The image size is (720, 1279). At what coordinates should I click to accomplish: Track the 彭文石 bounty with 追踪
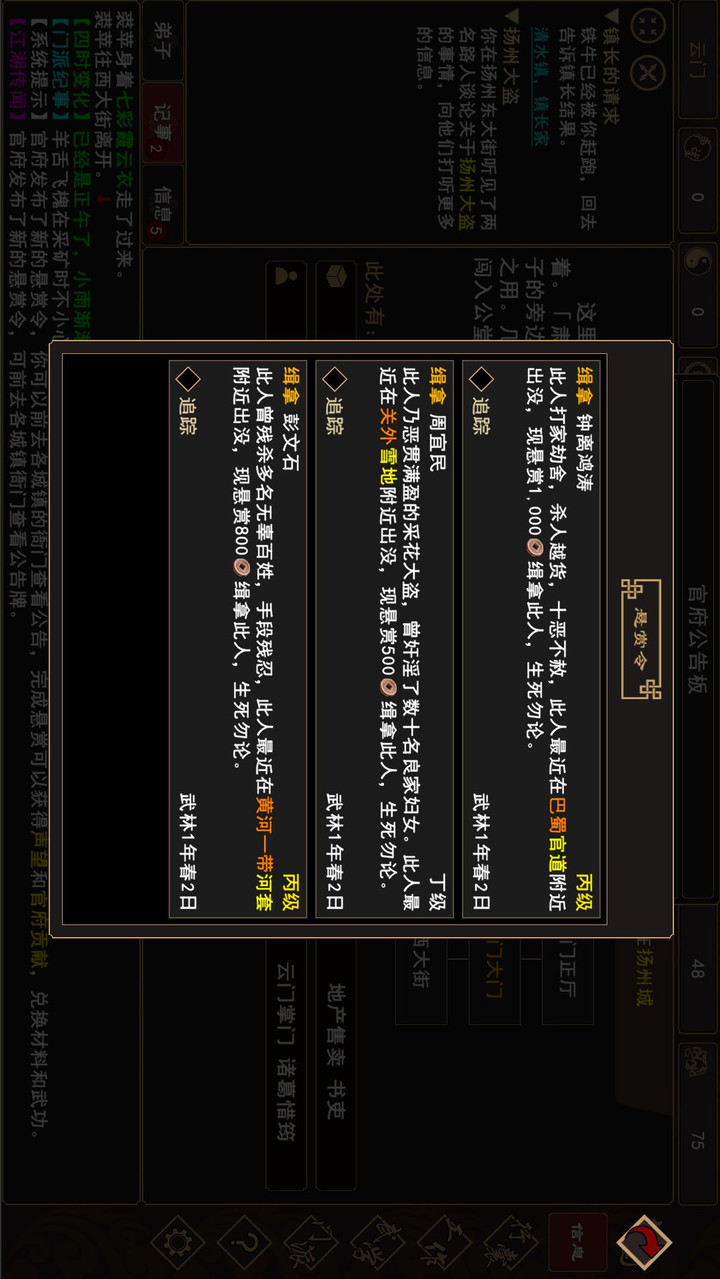(x=187, y=403)
